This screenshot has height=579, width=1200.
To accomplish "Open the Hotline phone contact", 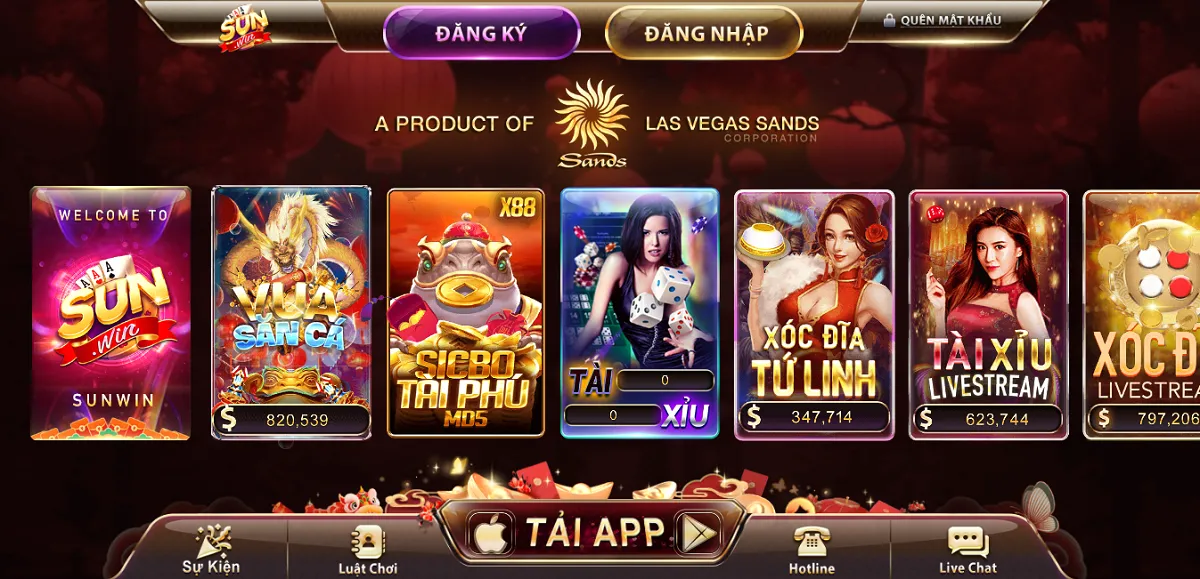I will click(811, 549).
